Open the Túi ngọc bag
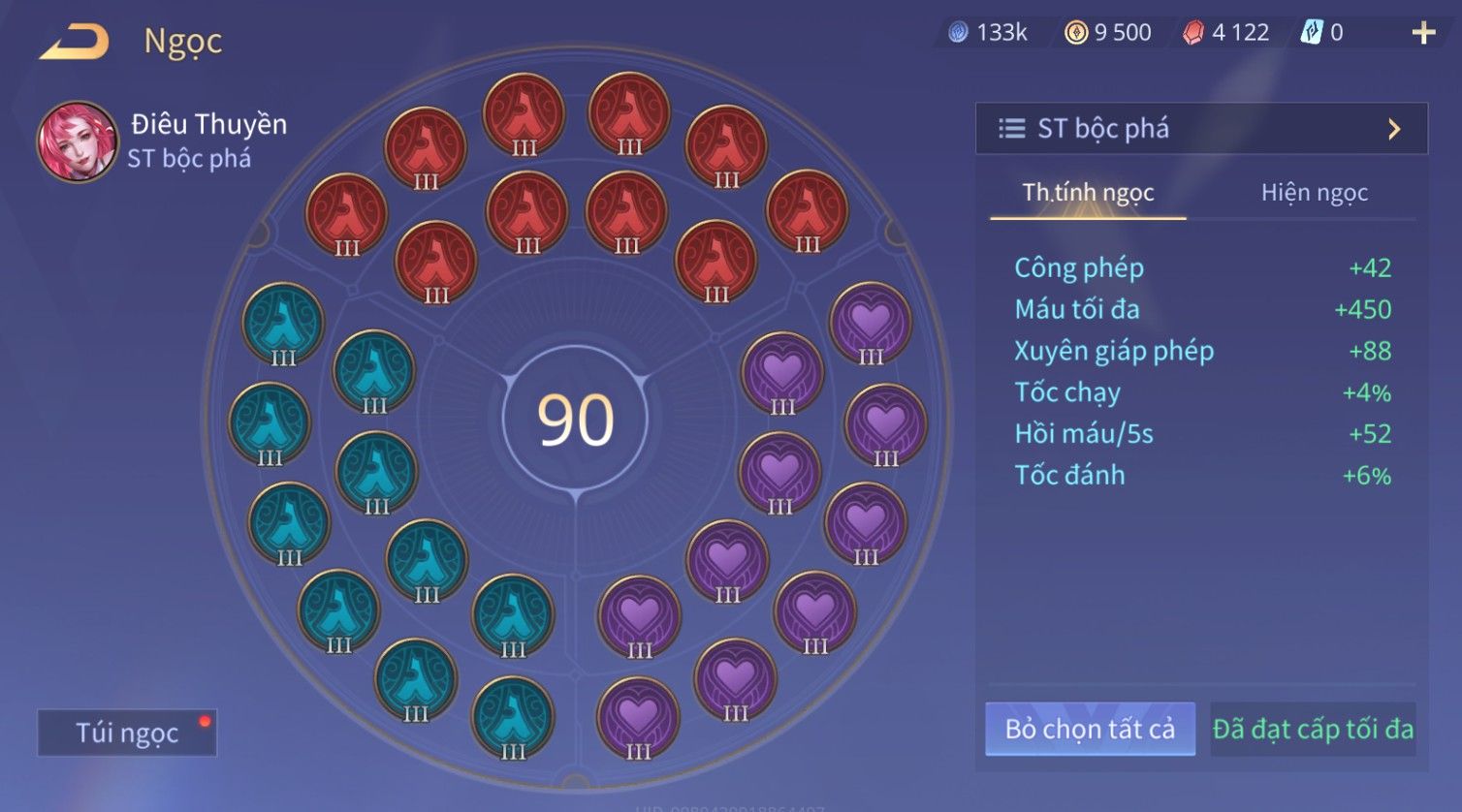The width and height of the screenshot is (1462, 812). point(127,733)
